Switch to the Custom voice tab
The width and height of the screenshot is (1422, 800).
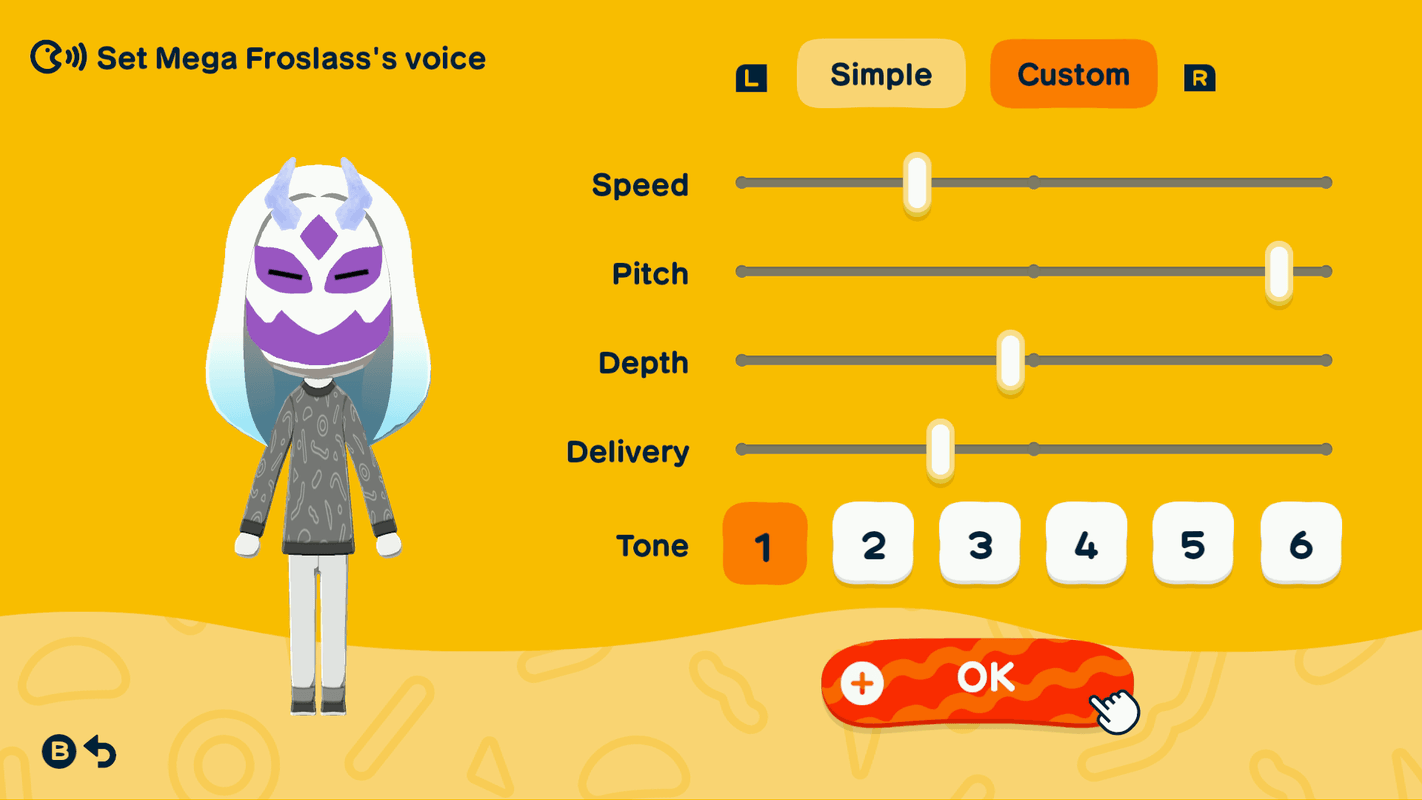[1073, 73]
